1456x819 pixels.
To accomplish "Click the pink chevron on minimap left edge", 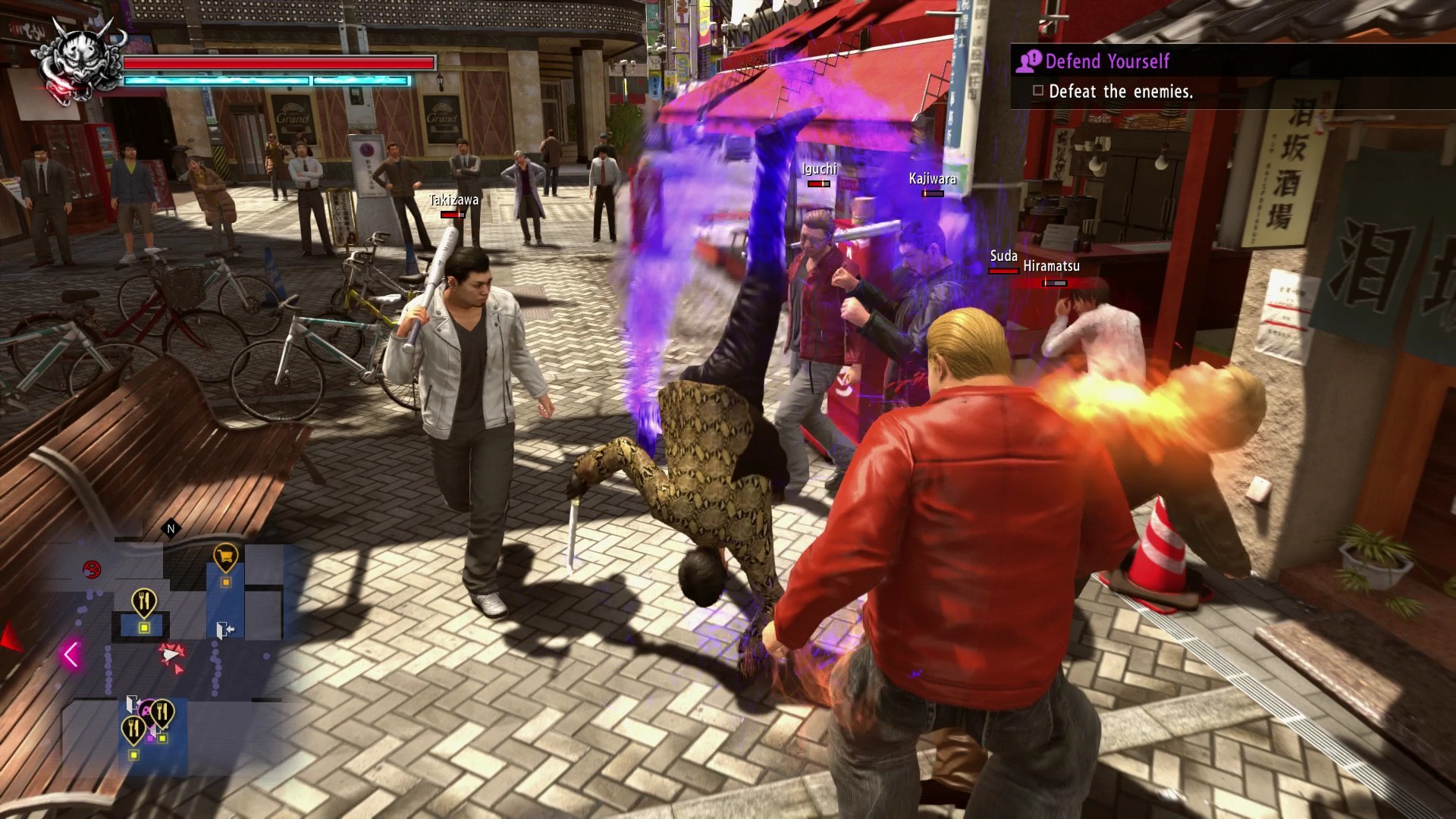I will pos(71,653).
